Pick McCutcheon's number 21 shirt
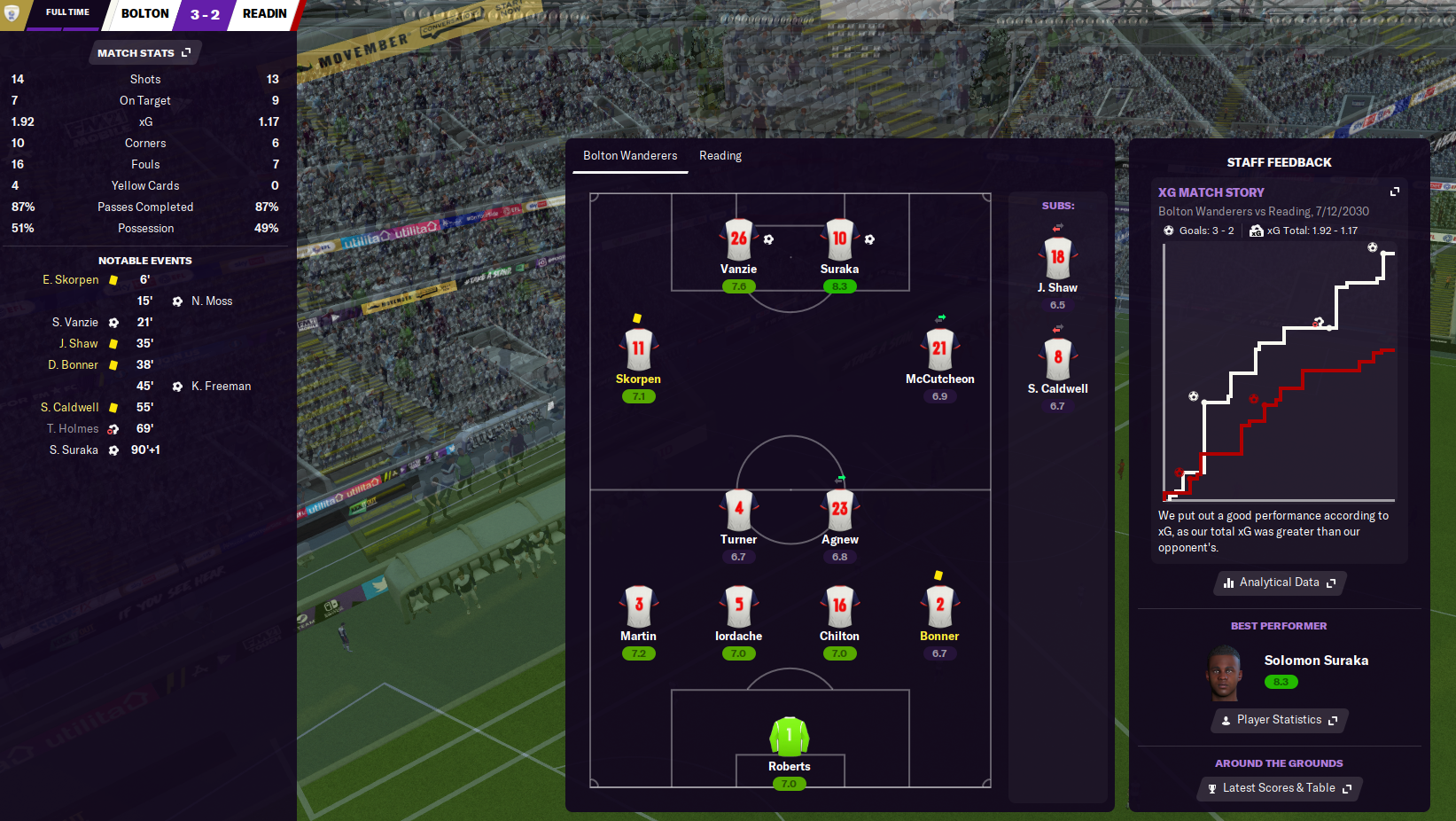1456x821 pixels. 939,348
